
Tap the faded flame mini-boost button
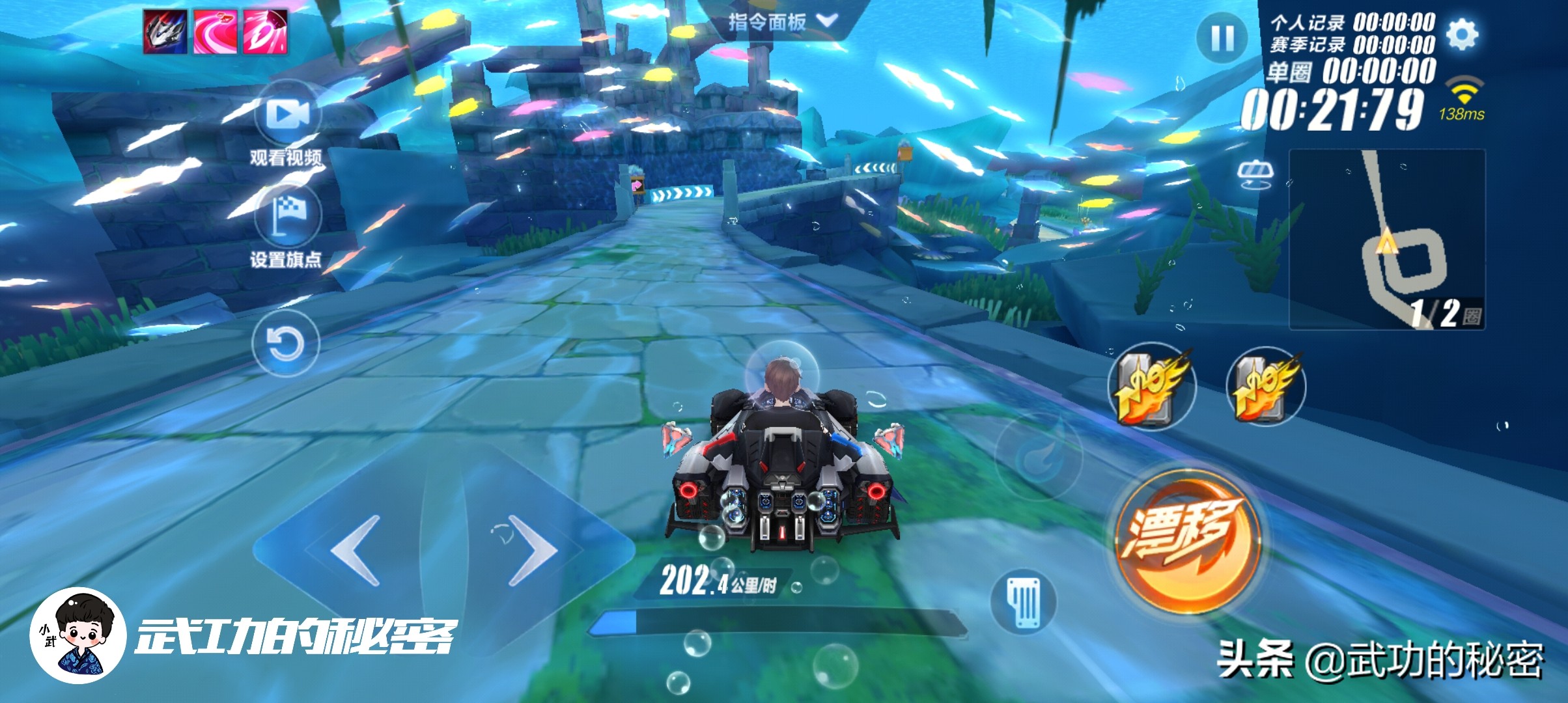1039,456
